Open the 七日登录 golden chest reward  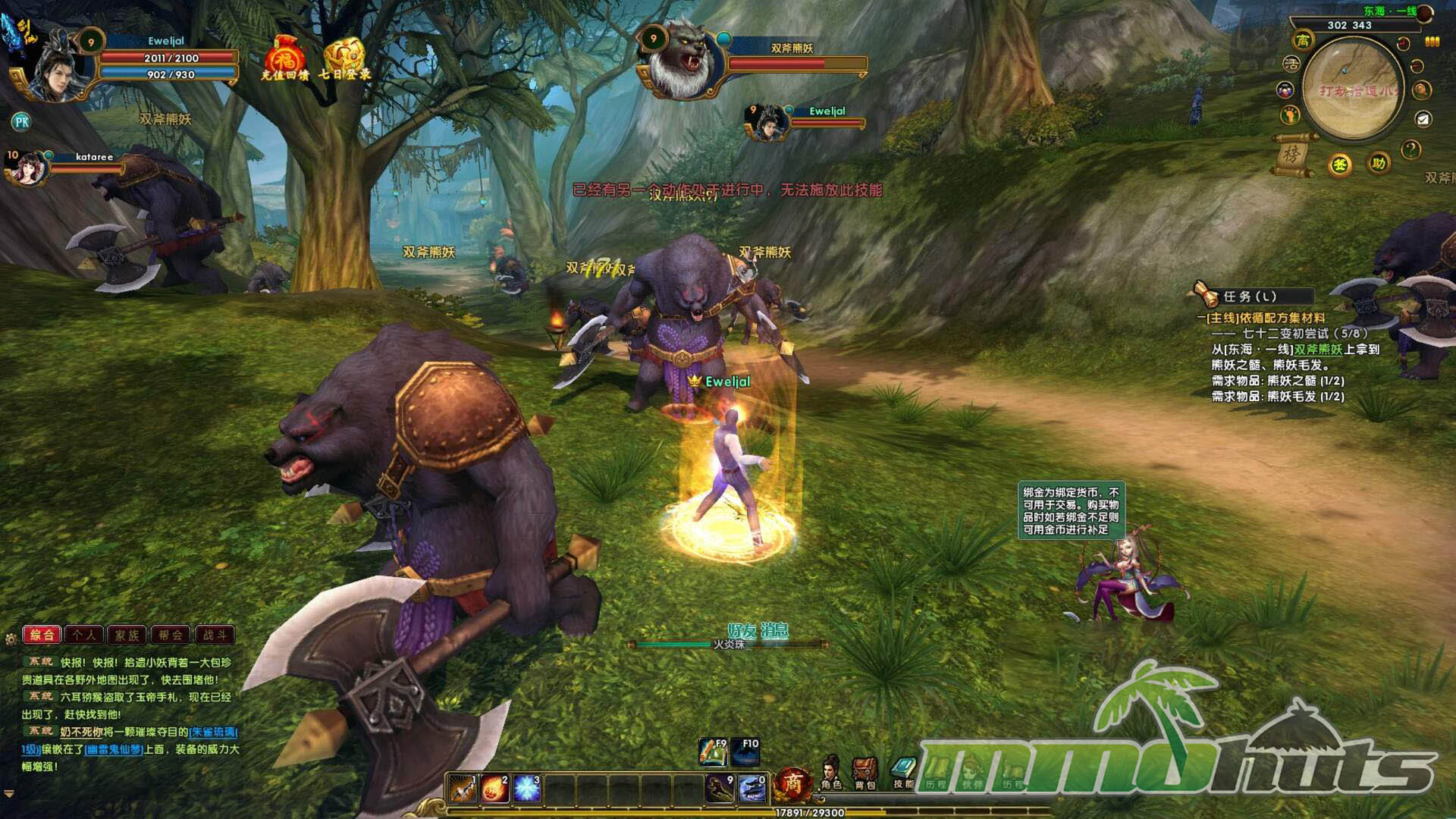(x=344, y=56)
